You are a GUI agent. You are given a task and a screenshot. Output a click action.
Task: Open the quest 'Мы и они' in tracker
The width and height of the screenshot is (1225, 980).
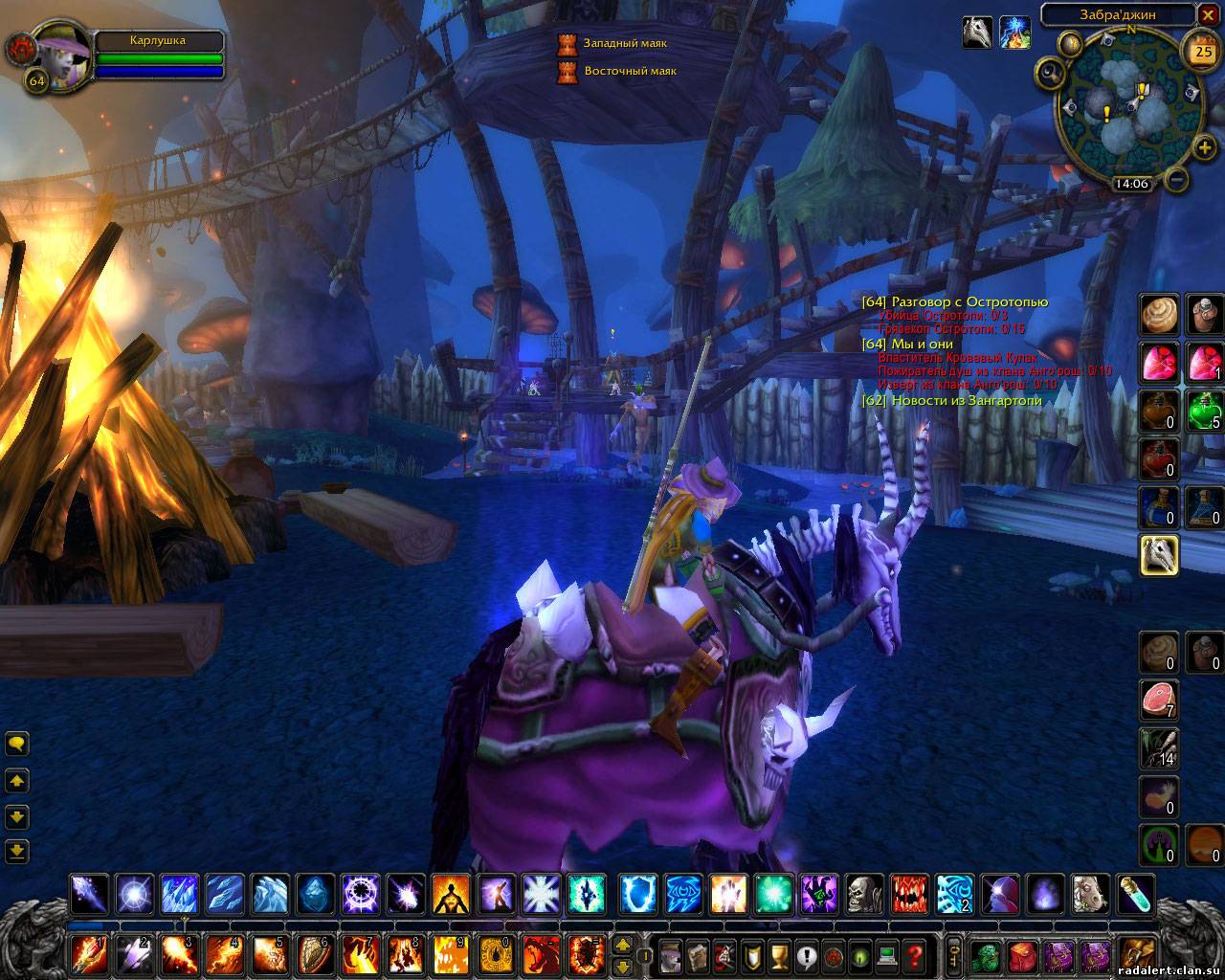coord(921,344)
